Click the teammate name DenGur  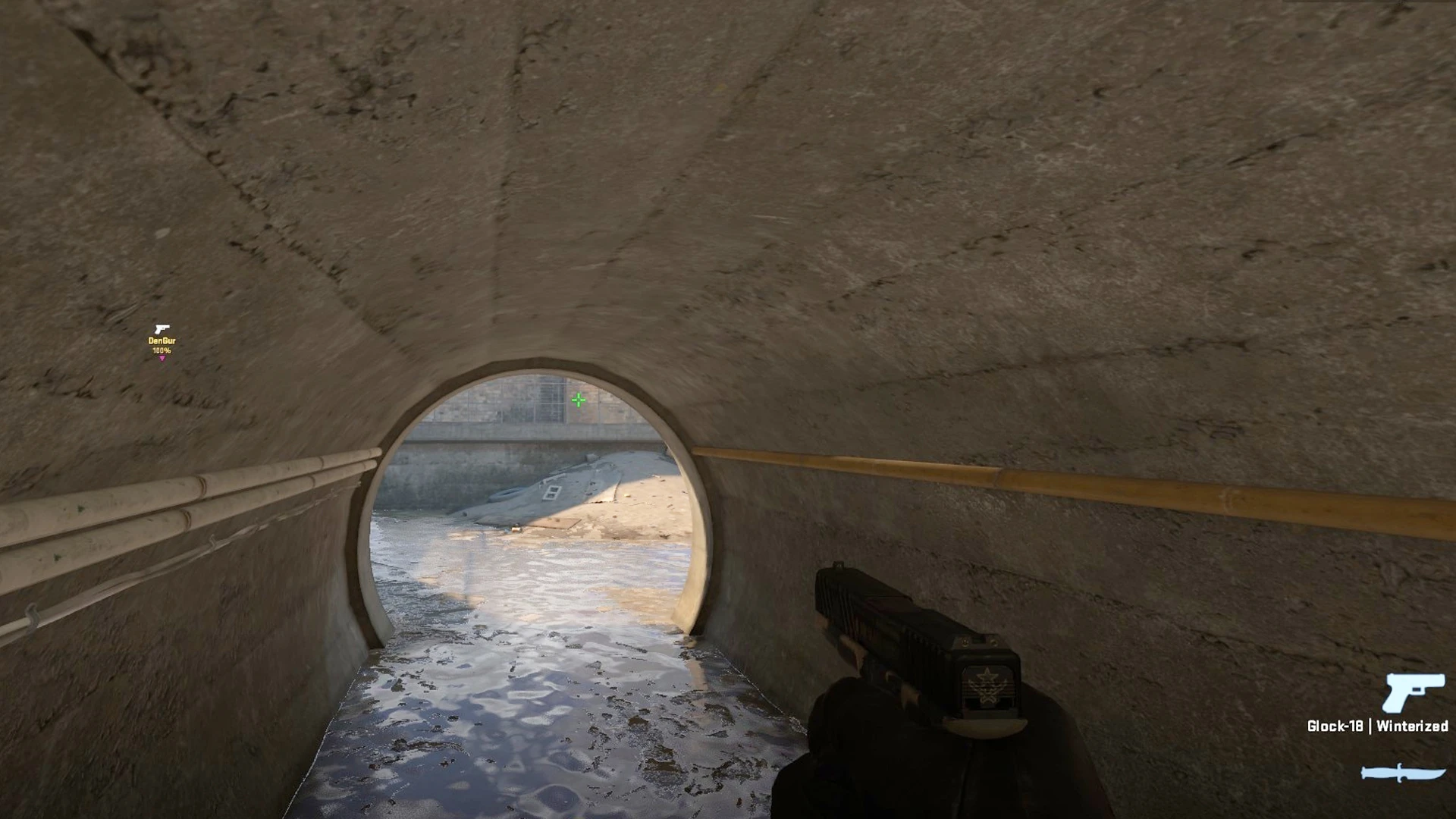(162, 340)
